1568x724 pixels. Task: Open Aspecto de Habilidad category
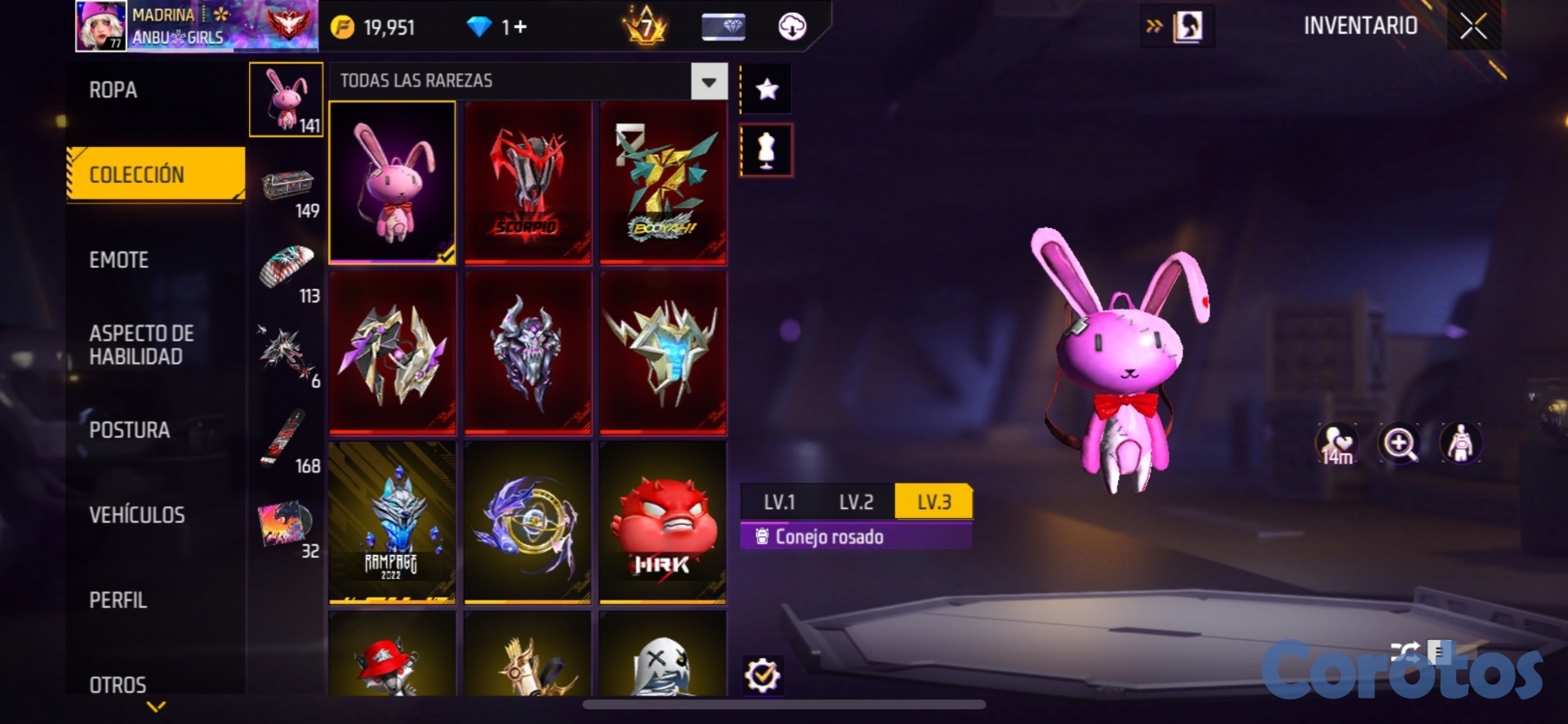coord(141,345)
